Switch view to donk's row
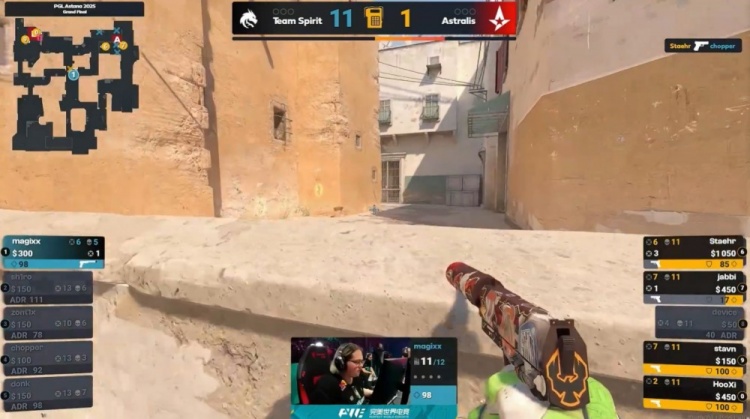Screen dimensions: 750x419 [50, 393]
